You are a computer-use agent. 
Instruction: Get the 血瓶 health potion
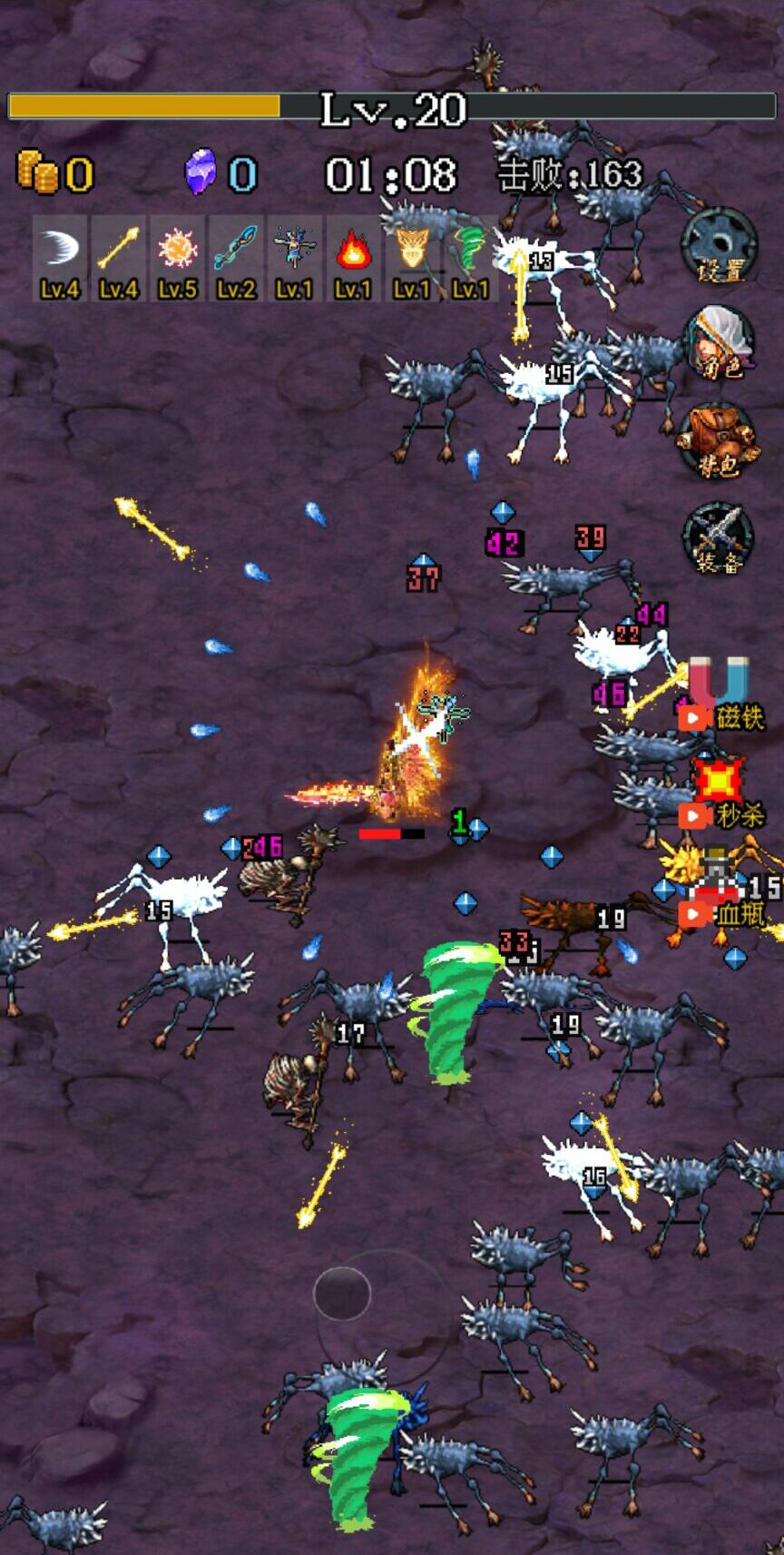click(720, 894)
